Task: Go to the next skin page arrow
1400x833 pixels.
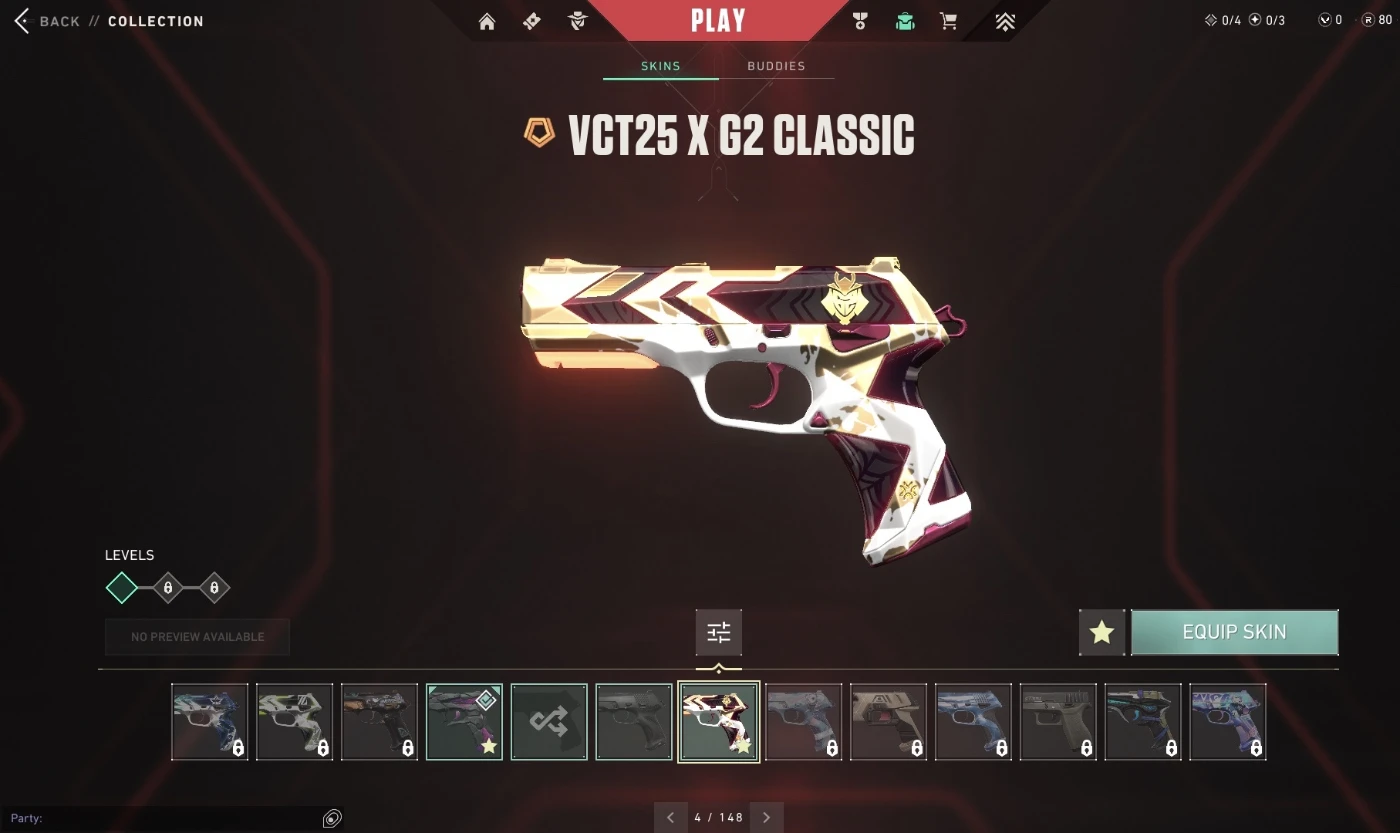Action: coord(767,817)
